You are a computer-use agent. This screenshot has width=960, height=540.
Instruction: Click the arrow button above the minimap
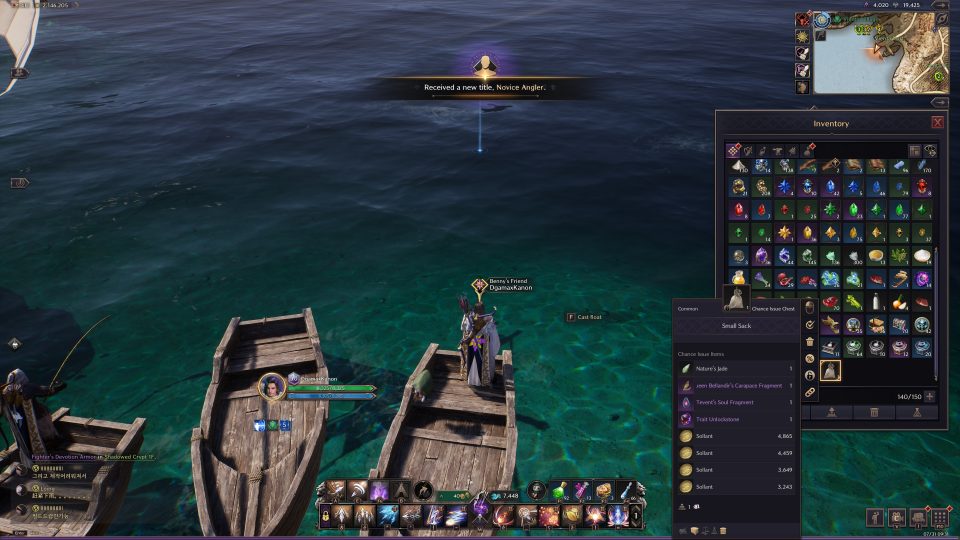(x=939, y=5)
